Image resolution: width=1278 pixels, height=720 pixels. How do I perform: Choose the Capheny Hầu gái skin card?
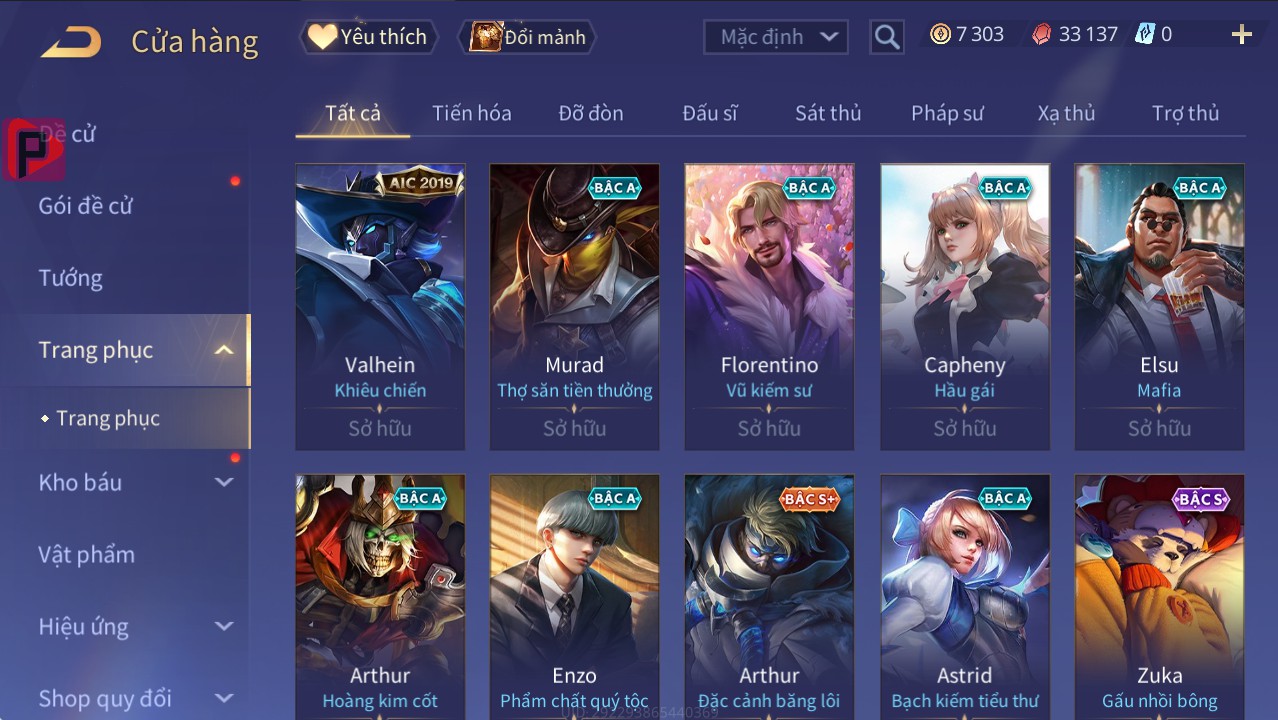click(x=964, y=306)
